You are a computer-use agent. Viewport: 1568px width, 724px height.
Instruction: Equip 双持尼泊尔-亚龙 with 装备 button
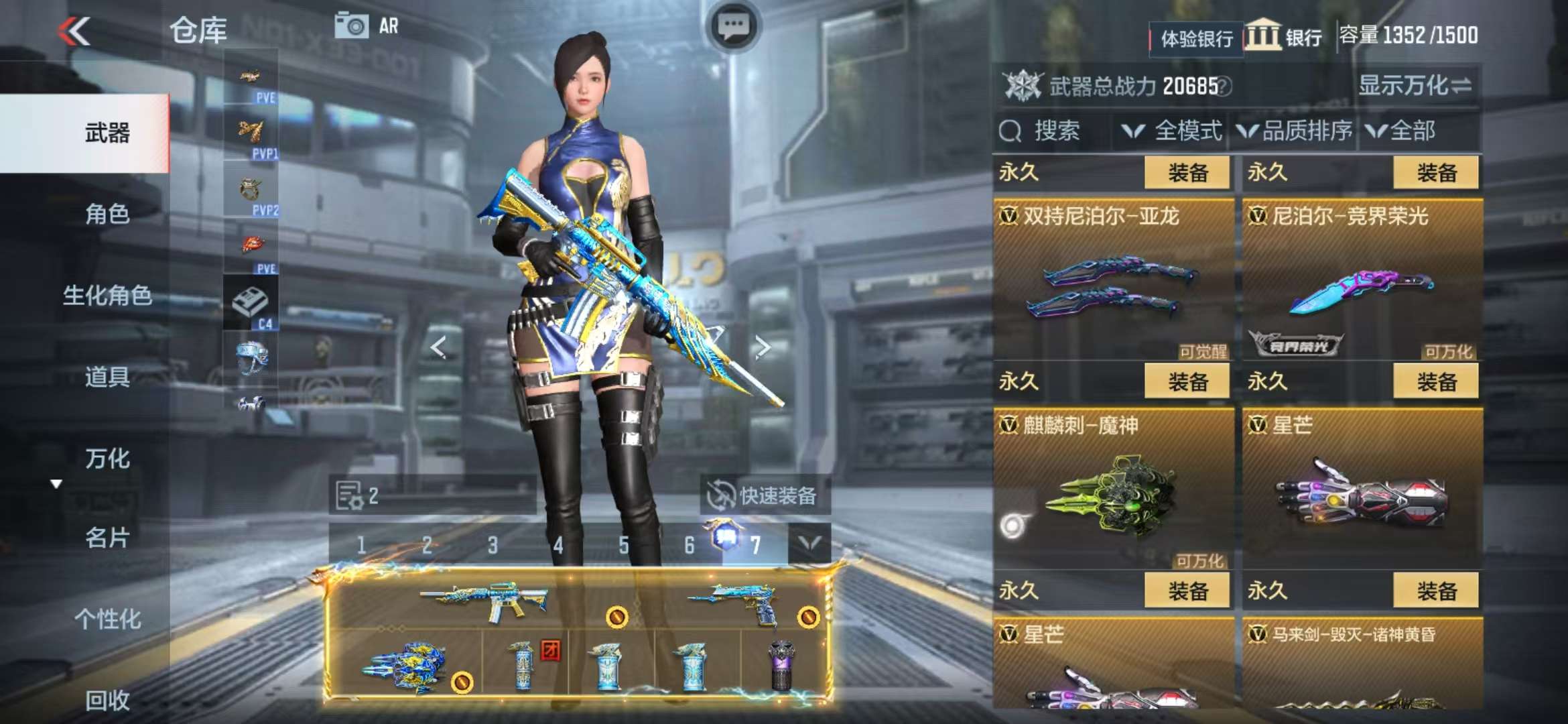pos(1187,173)
